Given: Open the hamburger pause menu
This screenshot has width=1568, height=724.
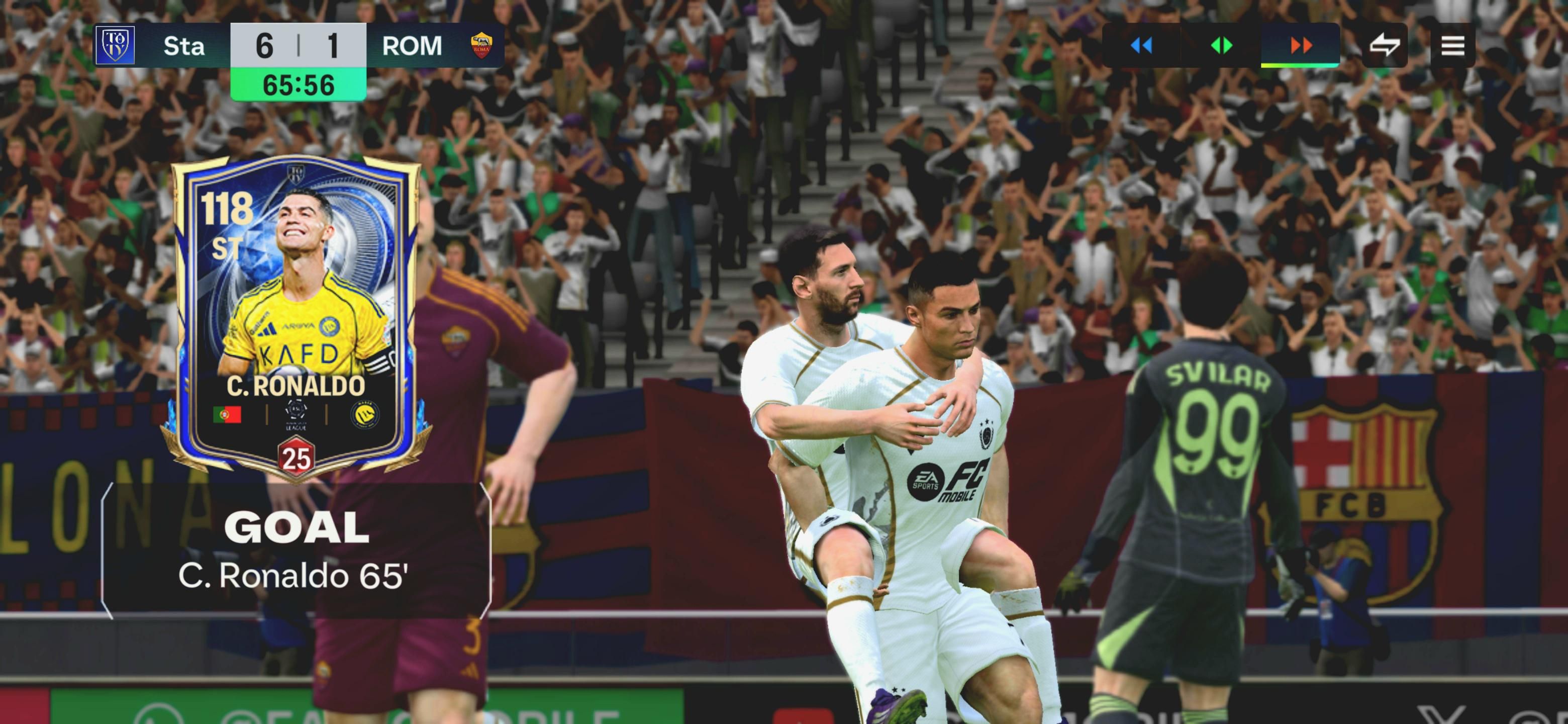Looking at the screenshot, I should click(1452, 45).
